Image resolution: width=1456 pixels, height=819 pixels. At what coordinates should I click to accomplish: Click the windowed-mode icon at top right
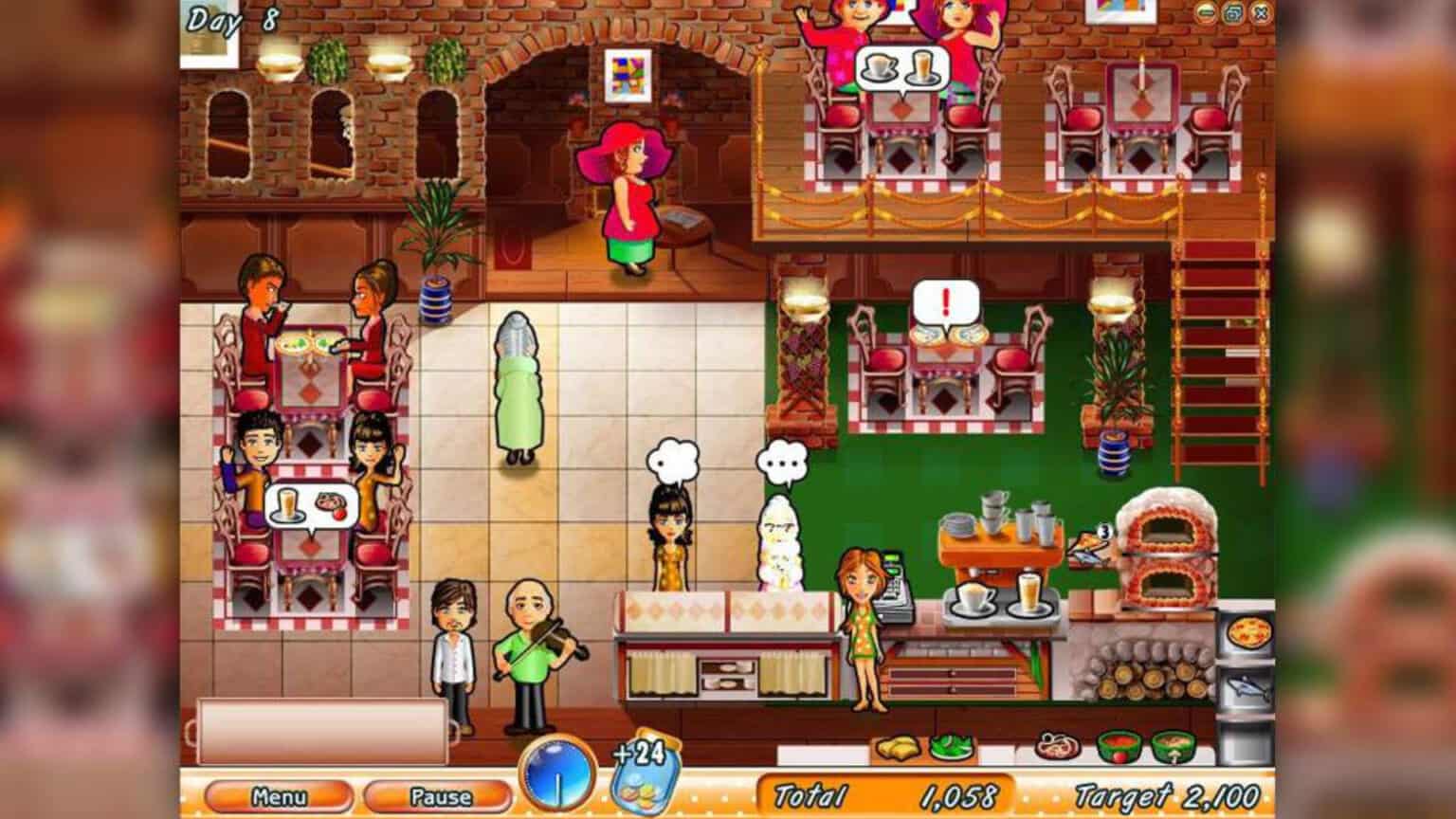[1232, 14]
